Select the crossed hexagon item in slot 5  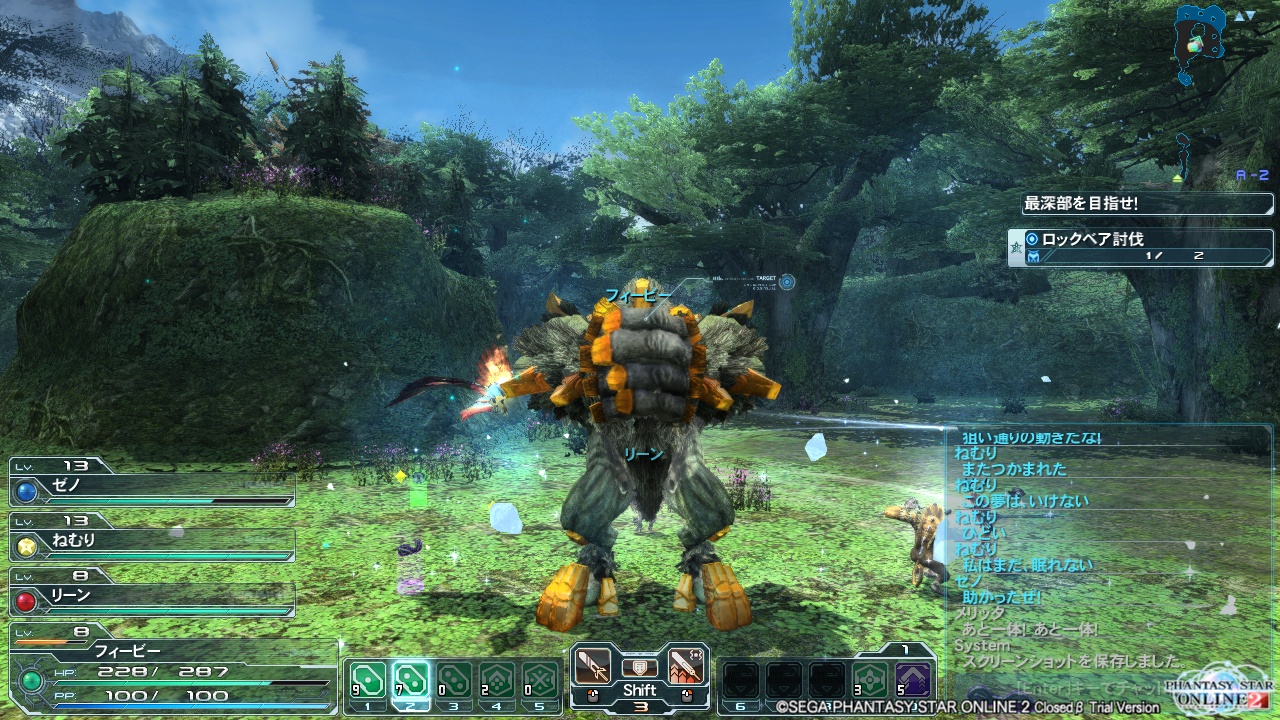[x=540, y=680]
